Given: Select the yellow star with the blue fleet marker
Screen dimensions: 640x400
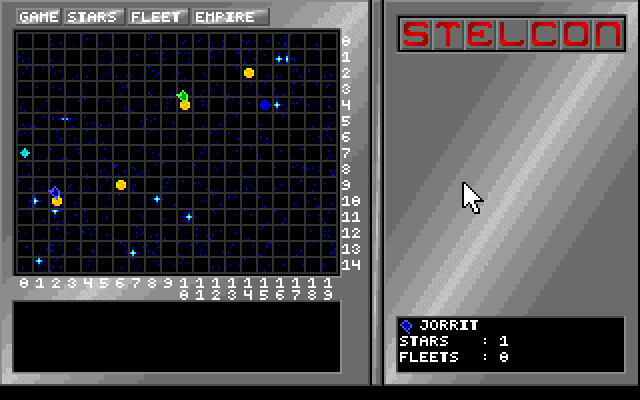Looking at the screenshot, I should 57,201.
